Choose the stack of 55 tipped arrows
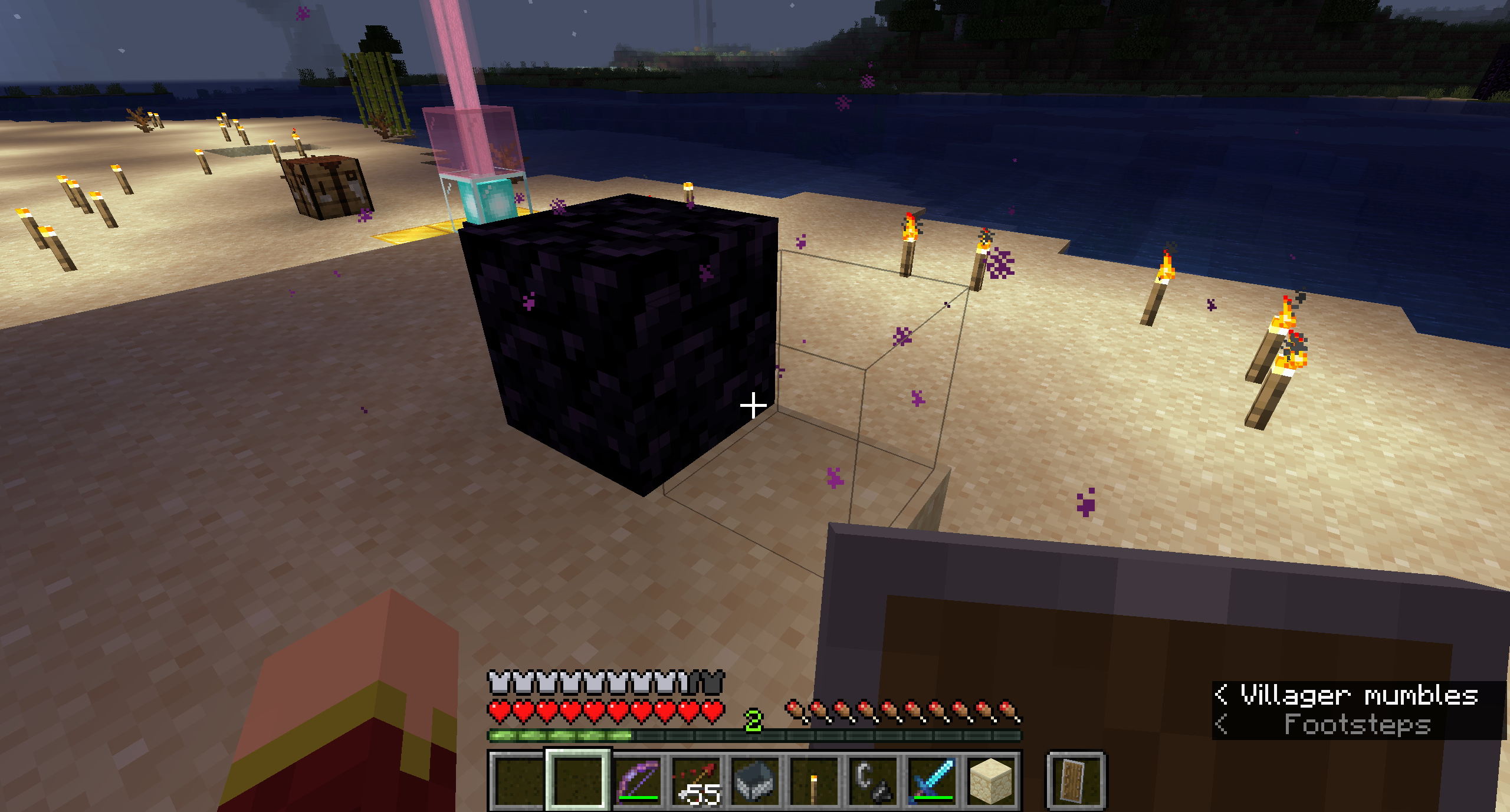The image size is (1510, 812). 697,781
